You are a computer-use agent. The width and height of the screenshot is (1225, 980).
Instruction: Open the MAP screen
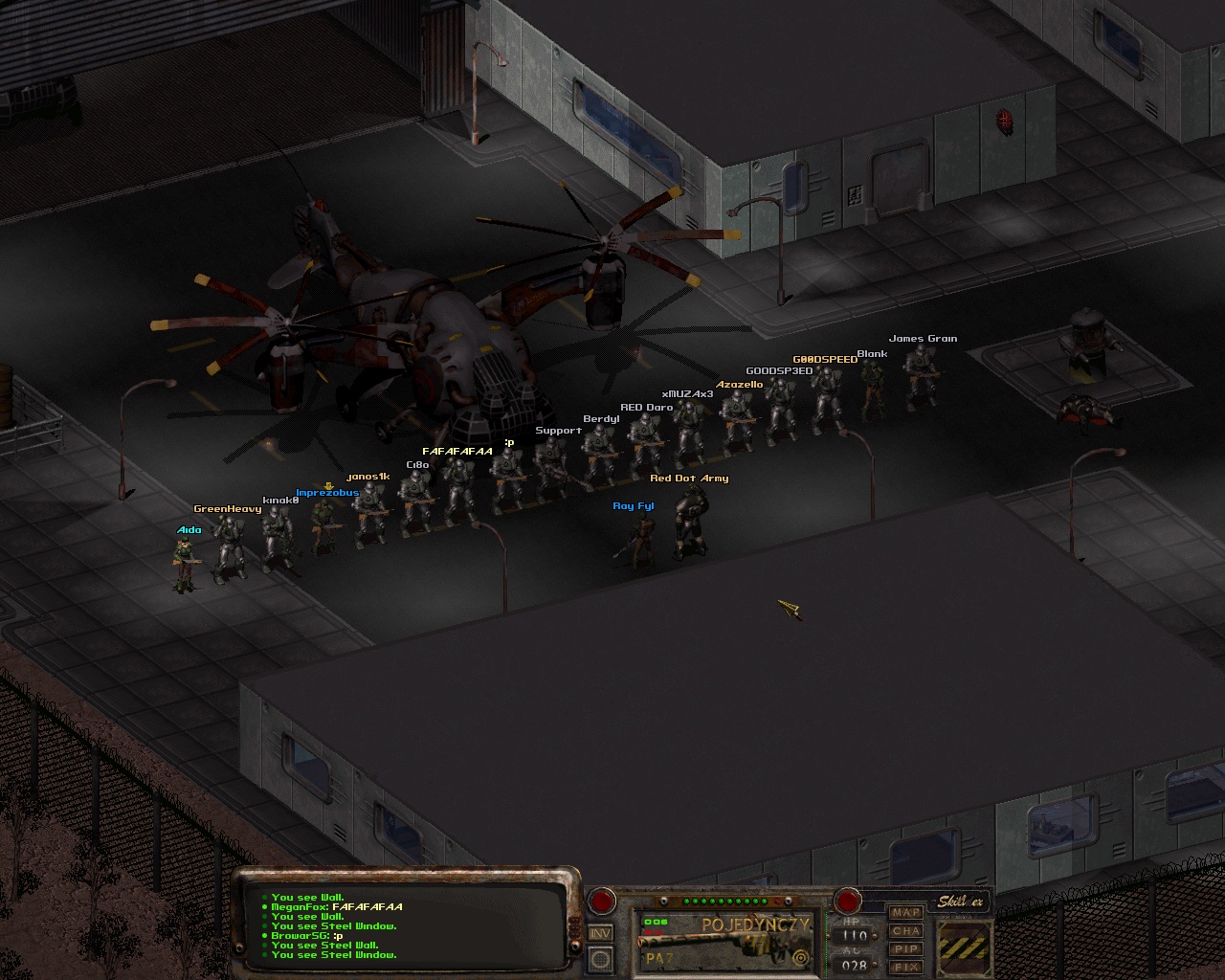pyautogui.click(x=905, y=913)
